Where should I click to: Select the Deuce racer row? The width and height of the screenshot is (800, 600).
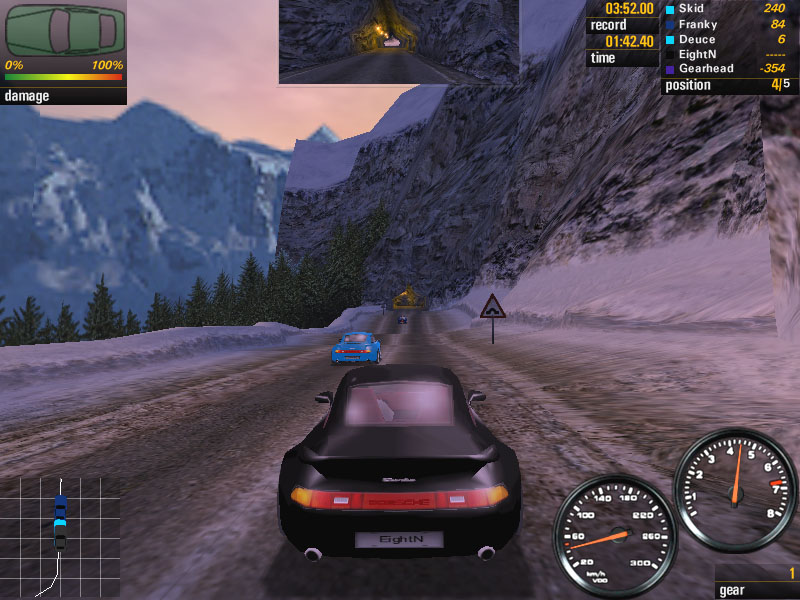(696, 39)
